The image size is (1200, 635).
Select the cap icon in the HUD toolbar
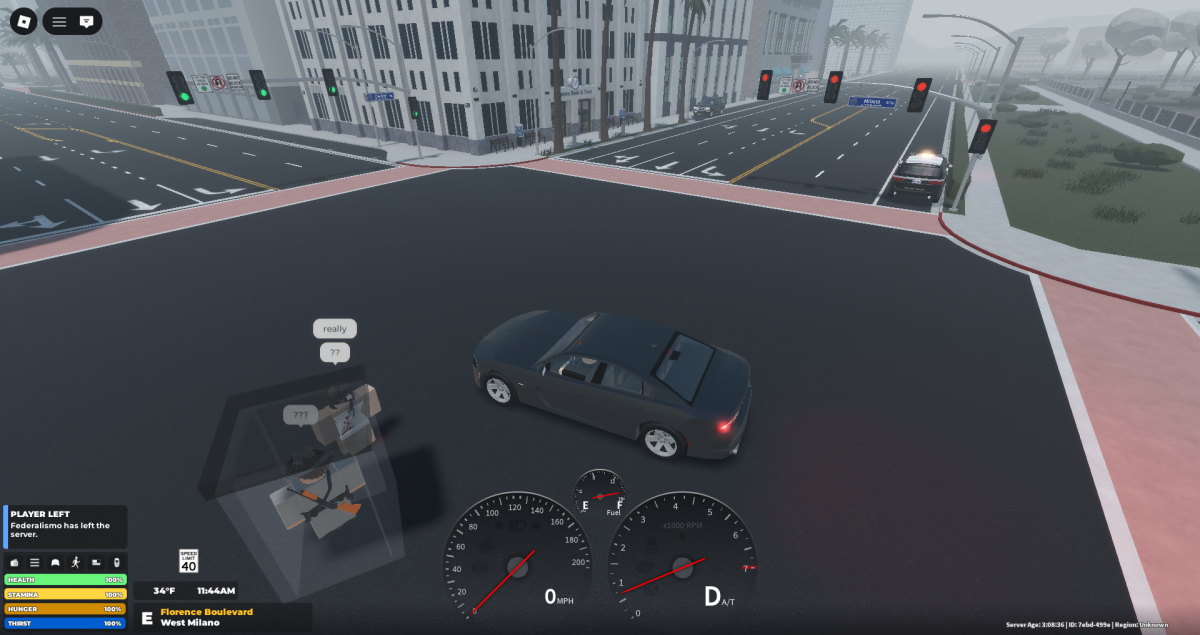55,563
